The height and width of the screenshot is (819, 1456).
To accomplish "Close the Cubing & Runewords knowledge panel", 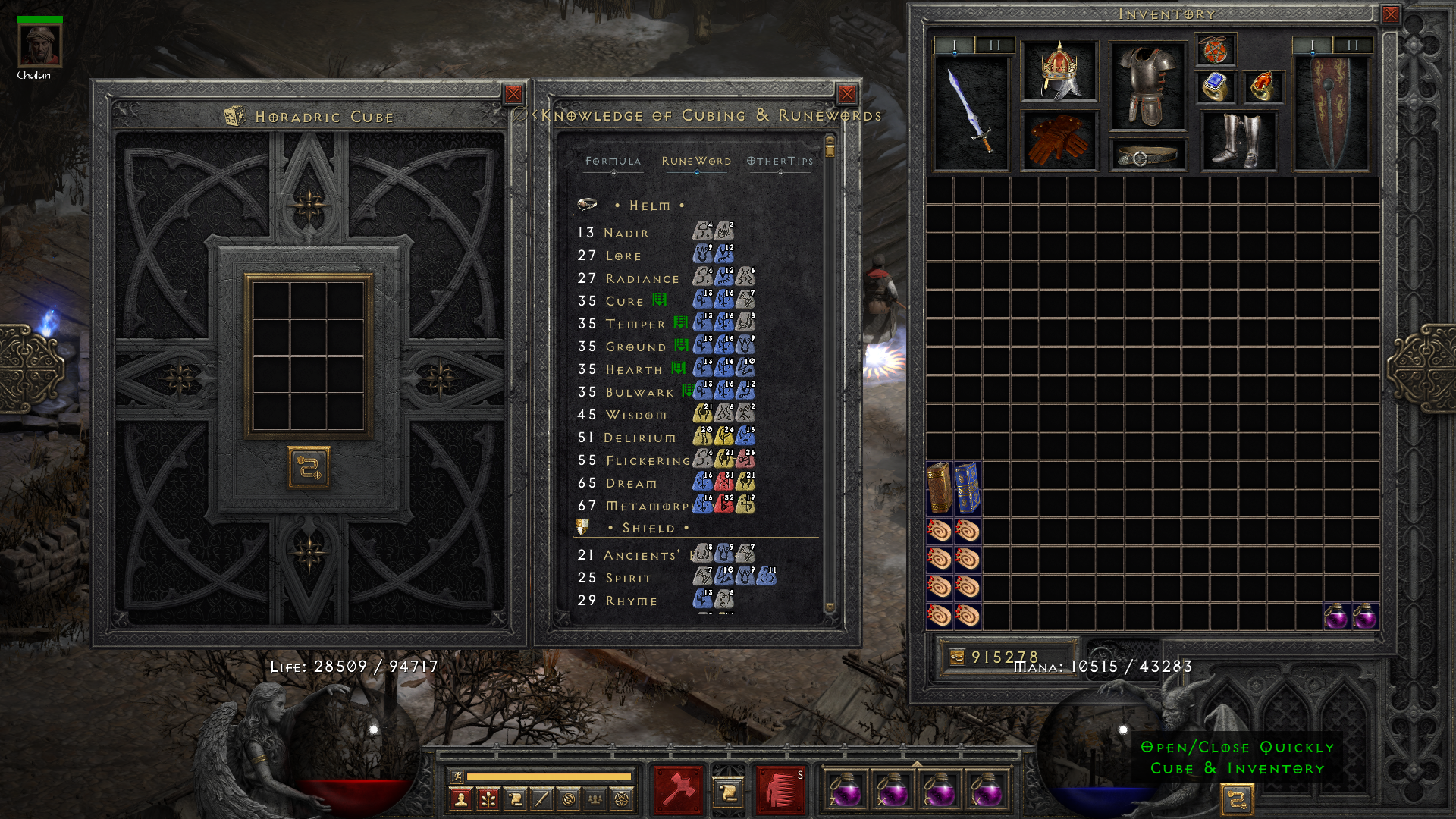I will point(847,94).
